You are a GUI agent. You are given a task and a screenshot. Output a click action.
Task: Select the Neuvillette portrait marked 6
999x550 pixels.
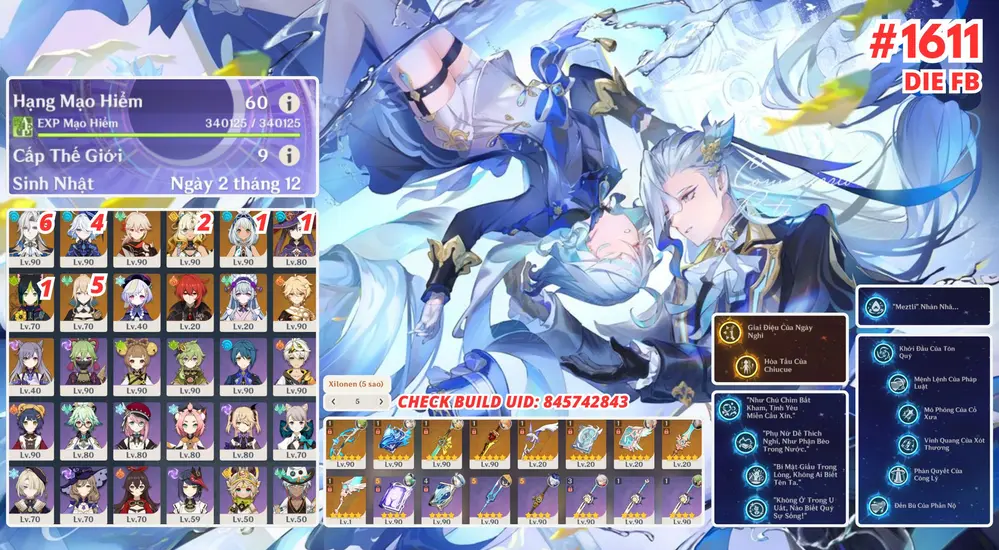tap(32, 239)
